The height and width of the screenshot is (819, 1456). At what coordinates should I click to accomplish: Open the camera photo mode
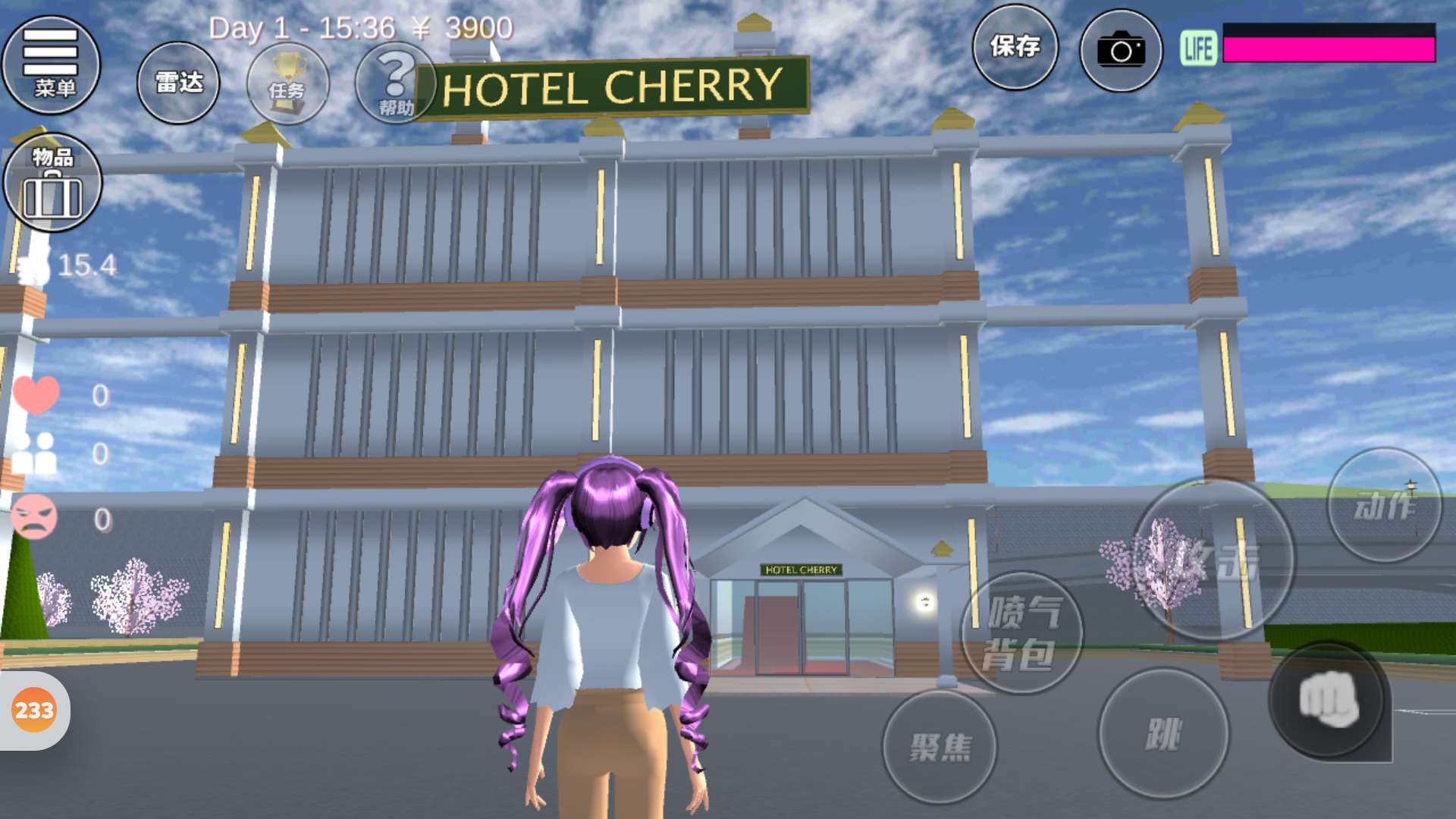tap(1120, 51)
